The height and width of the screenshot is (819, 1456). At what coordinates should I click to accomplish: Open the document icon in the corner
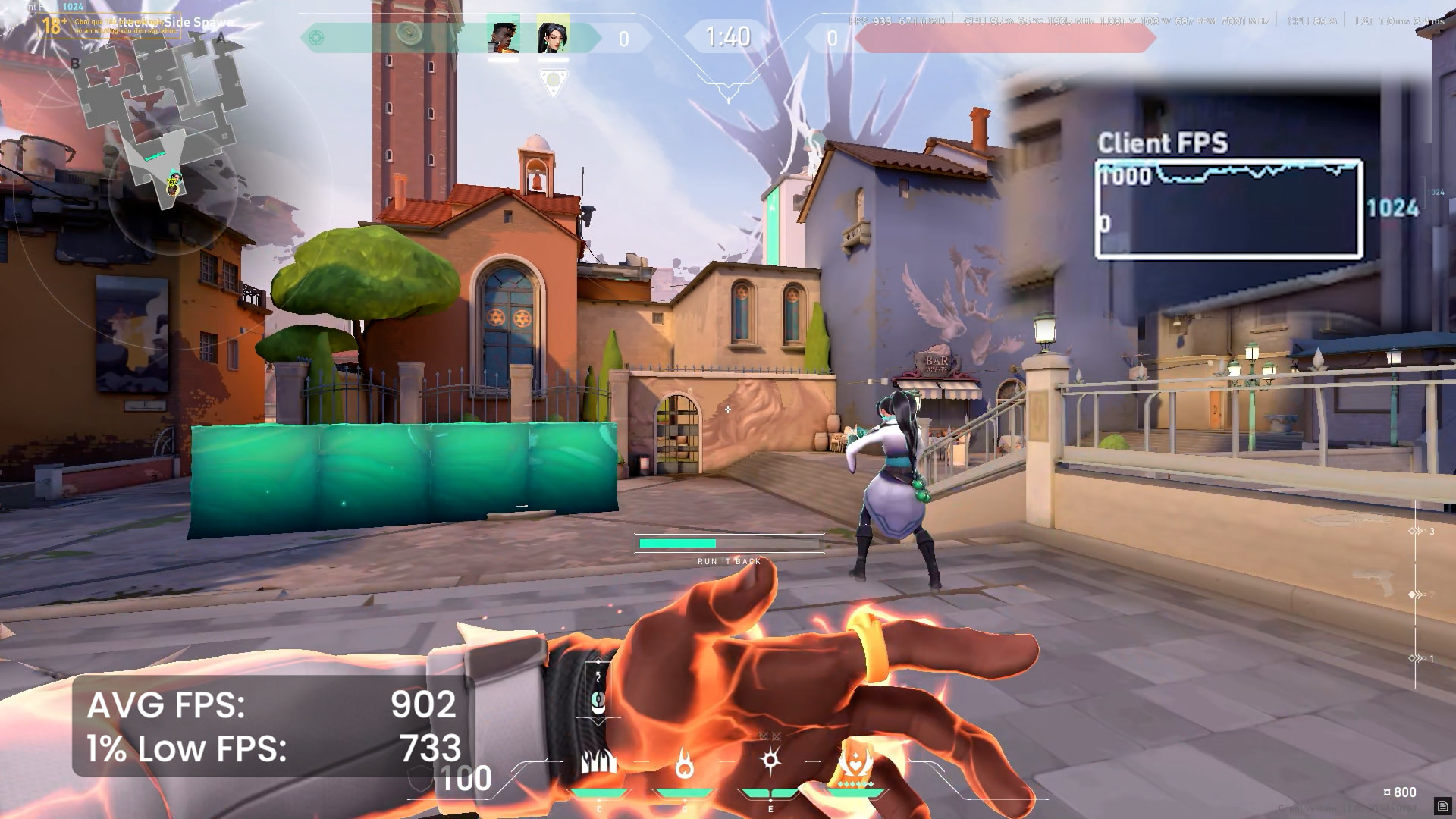tap(1442, 806)
